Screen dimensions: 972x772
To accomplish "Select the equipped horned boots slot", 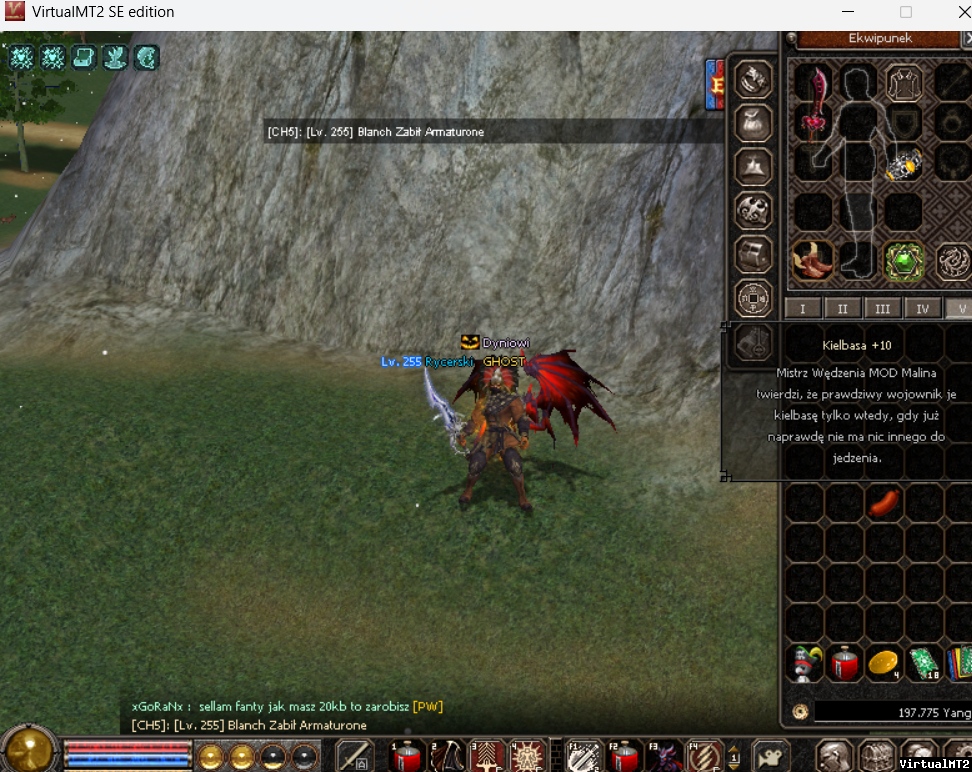I will point(812,260).
